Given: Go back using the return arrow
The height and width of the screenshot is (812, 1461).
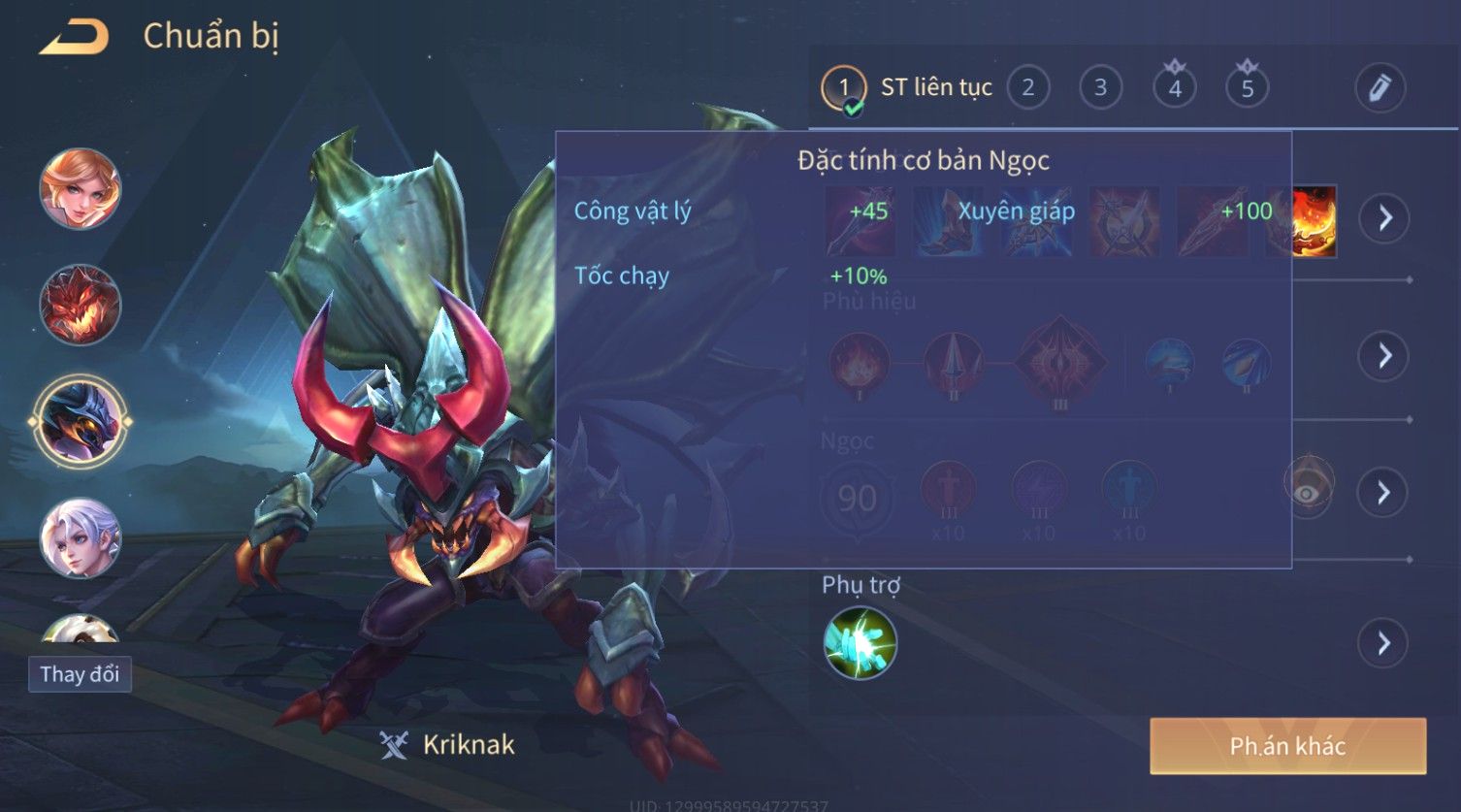Looking at the screenshot, I should pyautogui.click(x=75, y=37).
